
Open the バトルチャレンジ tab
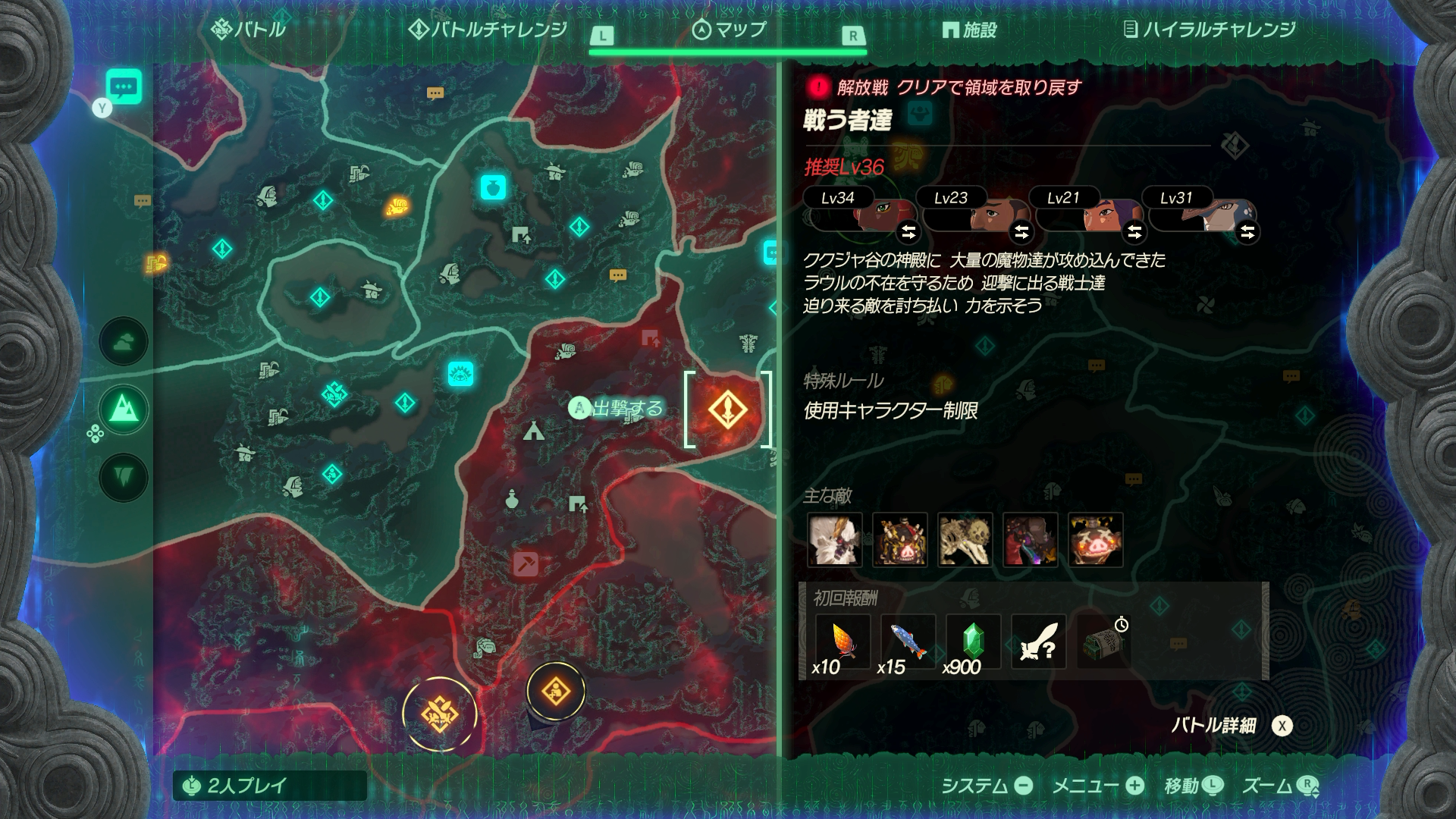488,30
